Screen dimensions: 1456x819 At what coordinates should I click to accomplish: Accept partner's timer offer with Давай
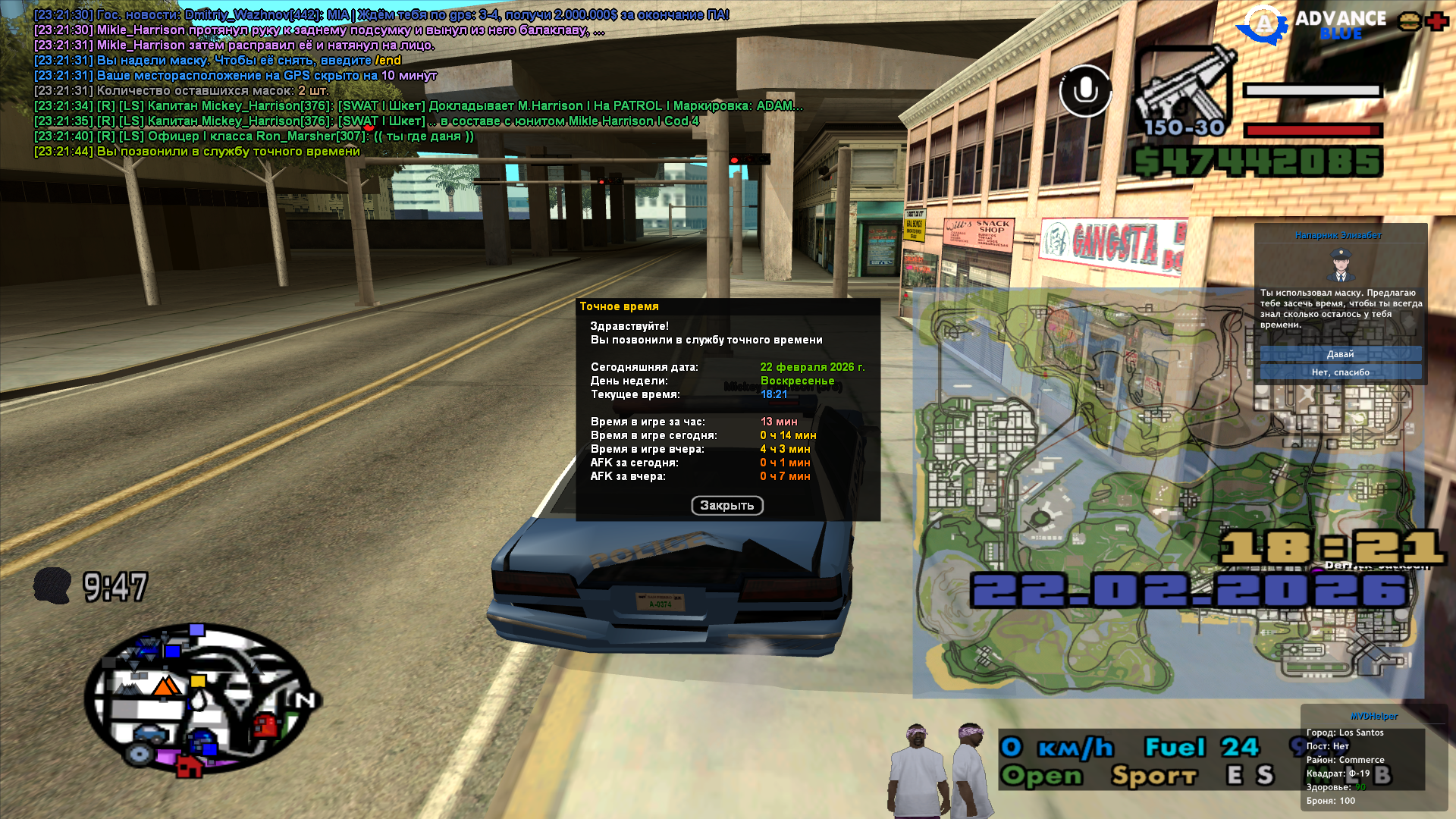1340,354
